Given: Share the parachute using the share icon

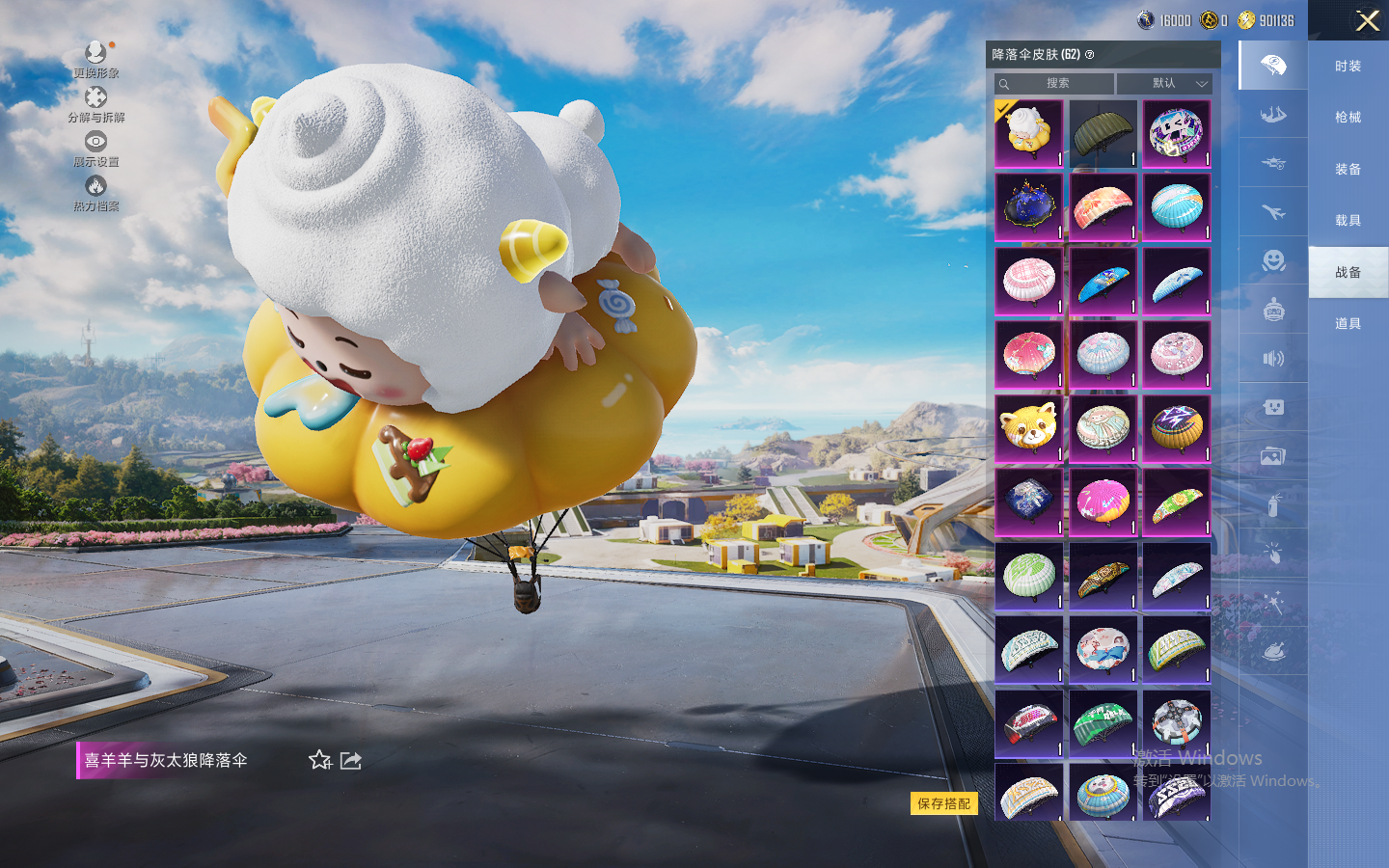Looking at the screenshot, I should 351,760.
